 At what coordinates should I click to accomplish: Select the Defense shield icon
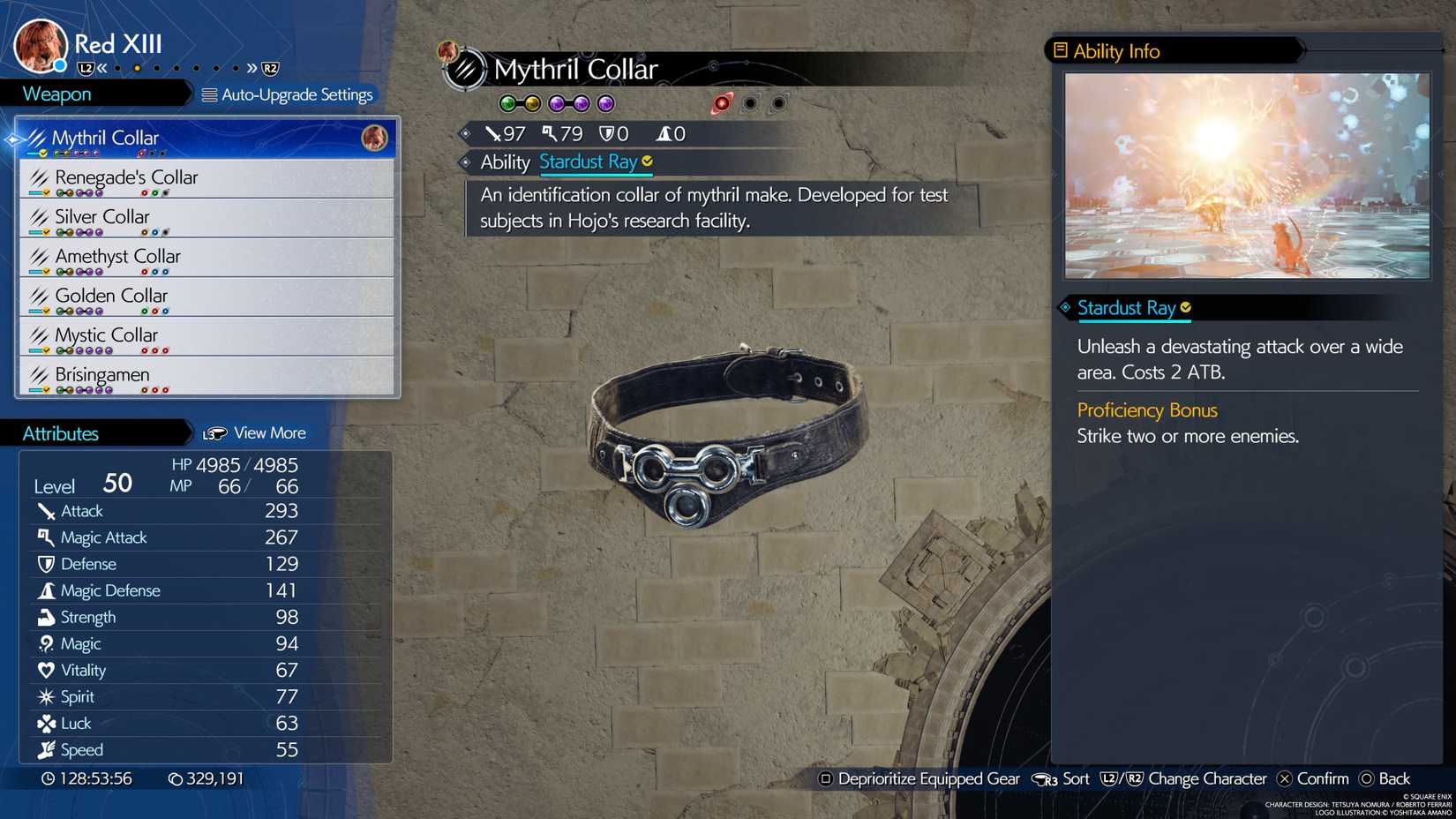coord(45,563)
